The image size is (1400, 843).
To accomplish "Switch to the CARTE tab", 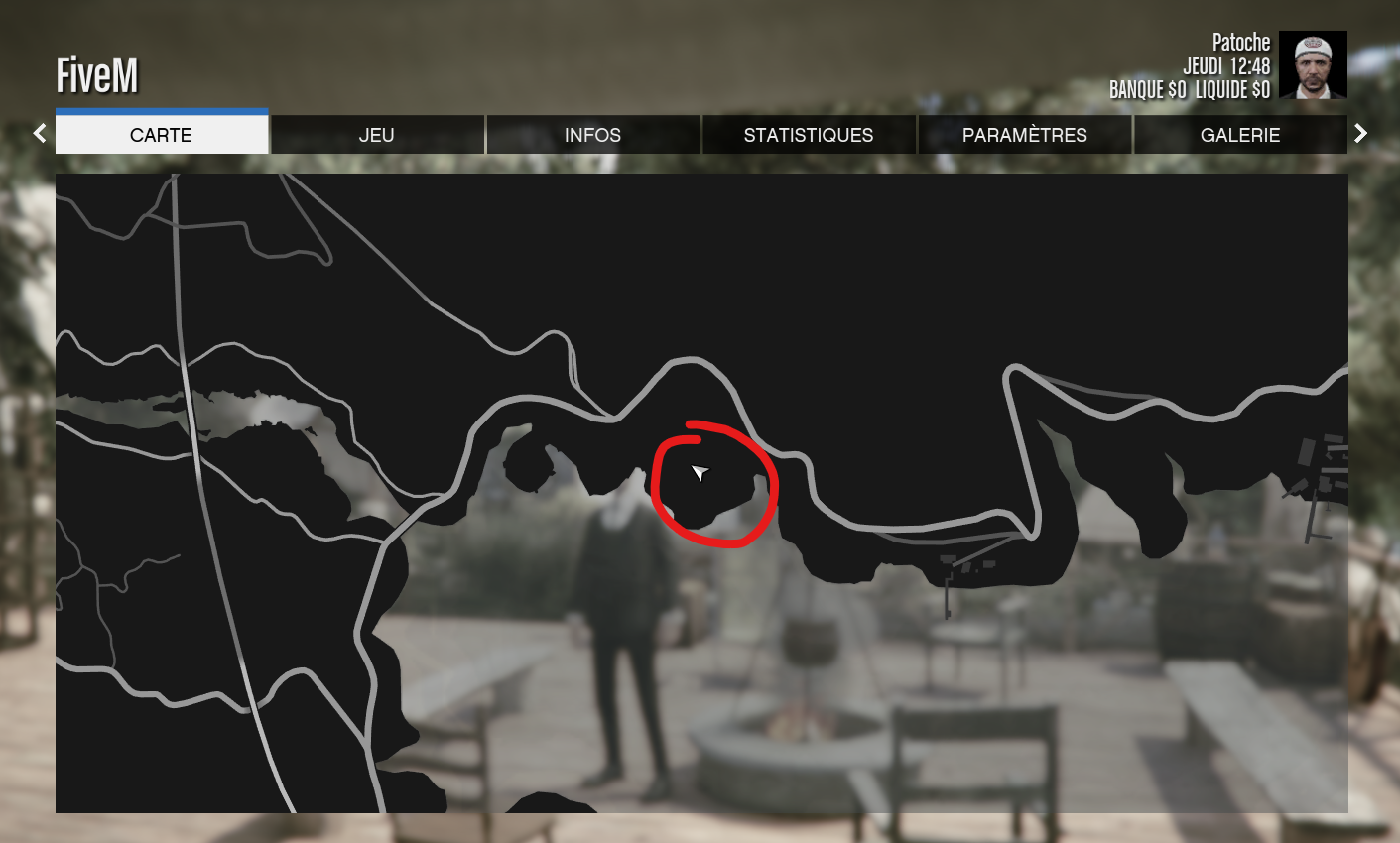I will (x=162, y=135).
